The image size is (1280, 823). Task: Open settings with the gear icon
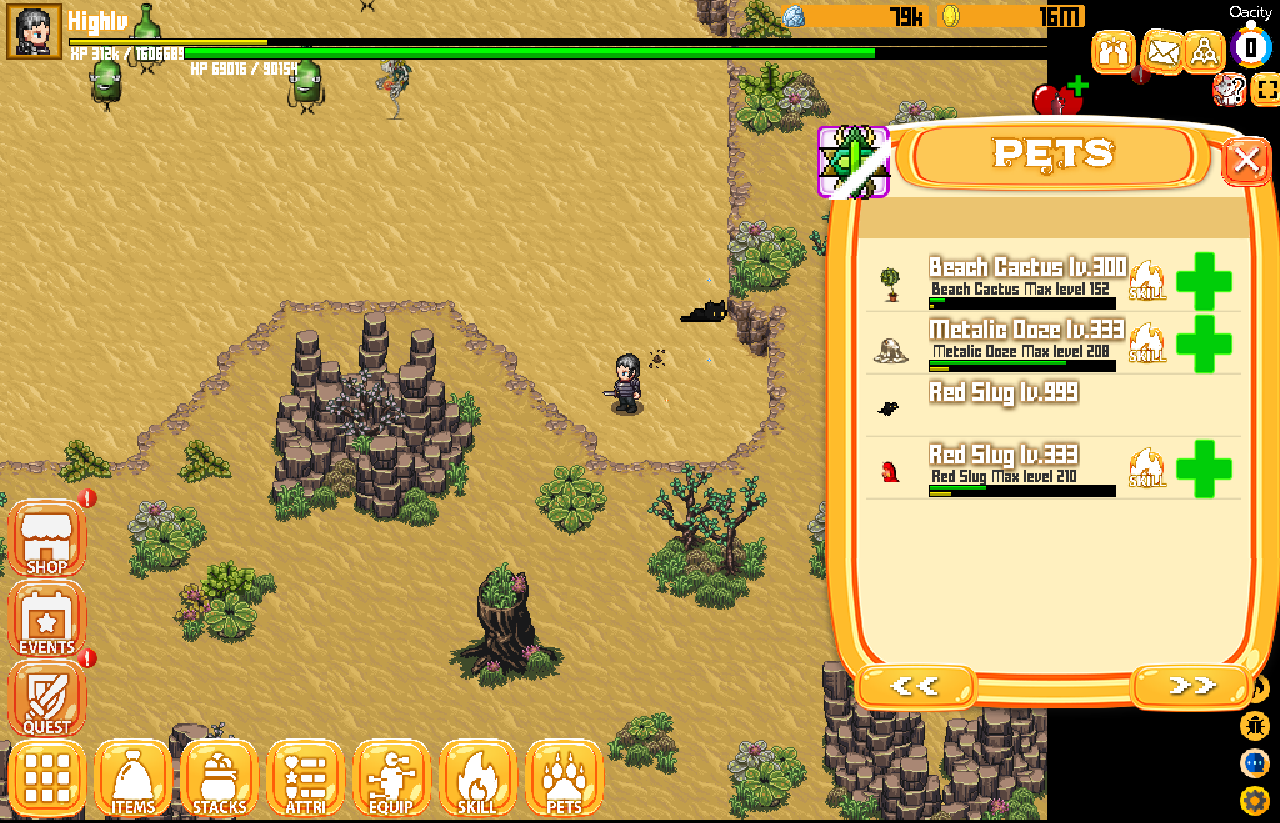1254,800
